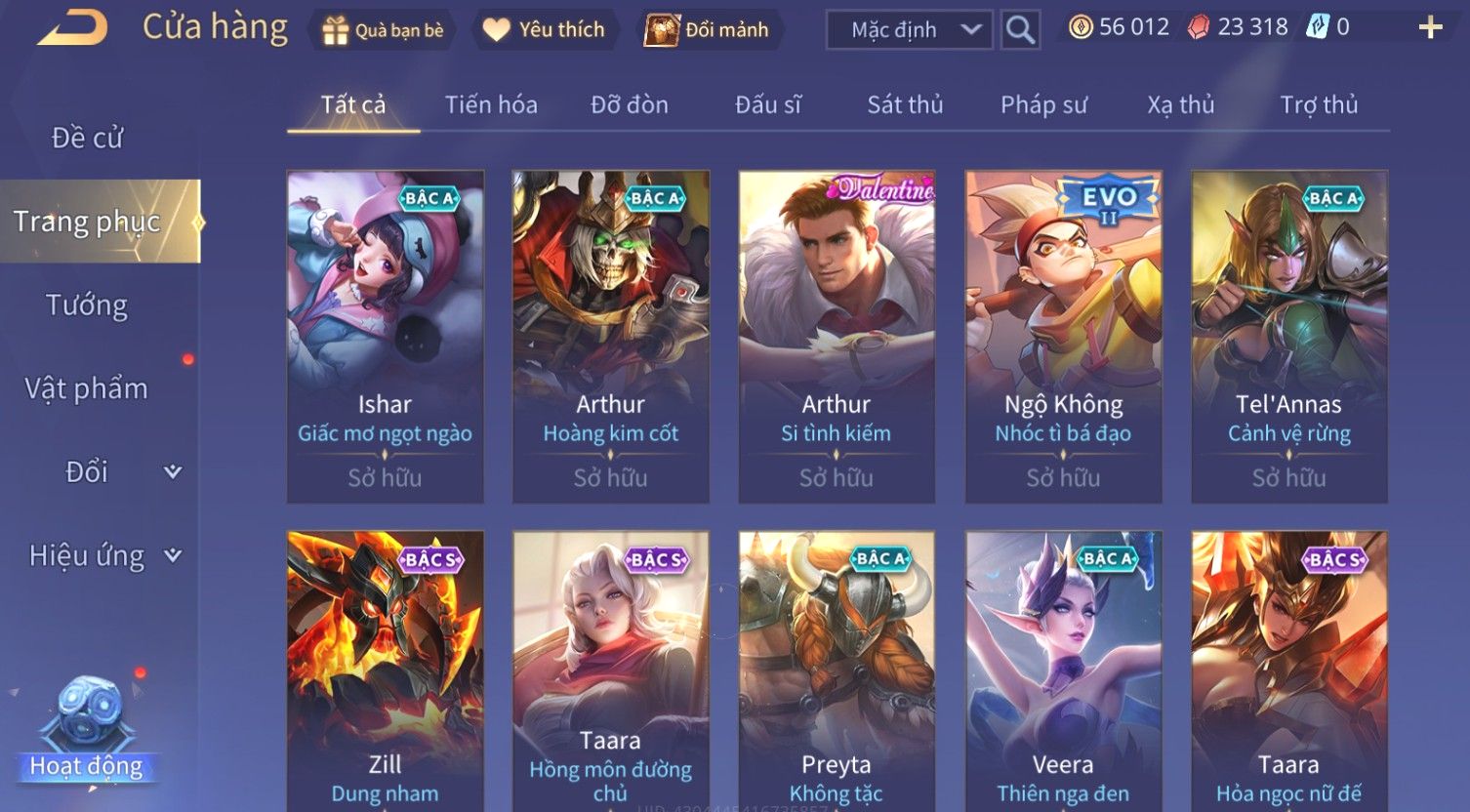Image resolution: width=1470 pixels, height=812 pixels.
Task: Expand the Mặc định sort dropdown
Action: [x=909, y=30]
